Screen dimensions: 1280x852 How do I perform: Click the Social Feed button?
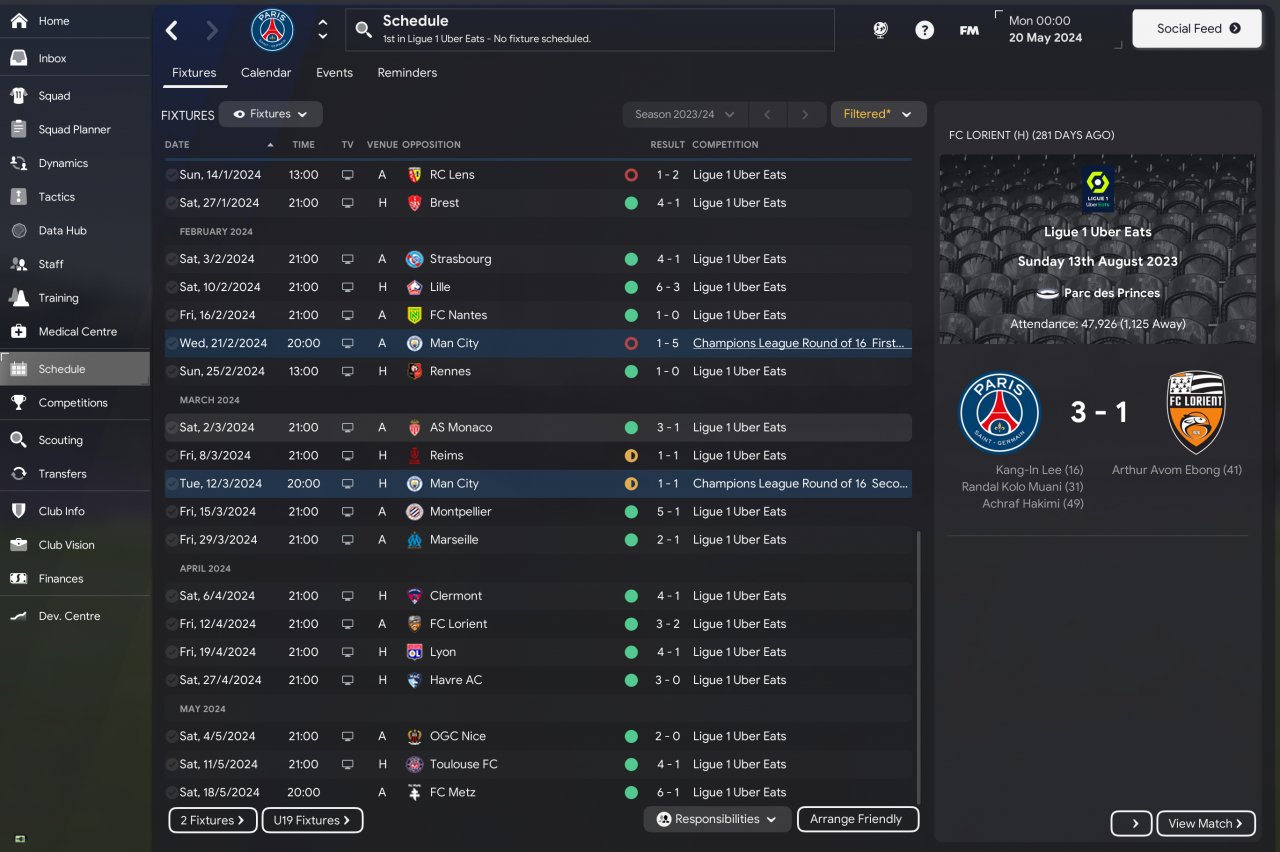point(1197,29)
